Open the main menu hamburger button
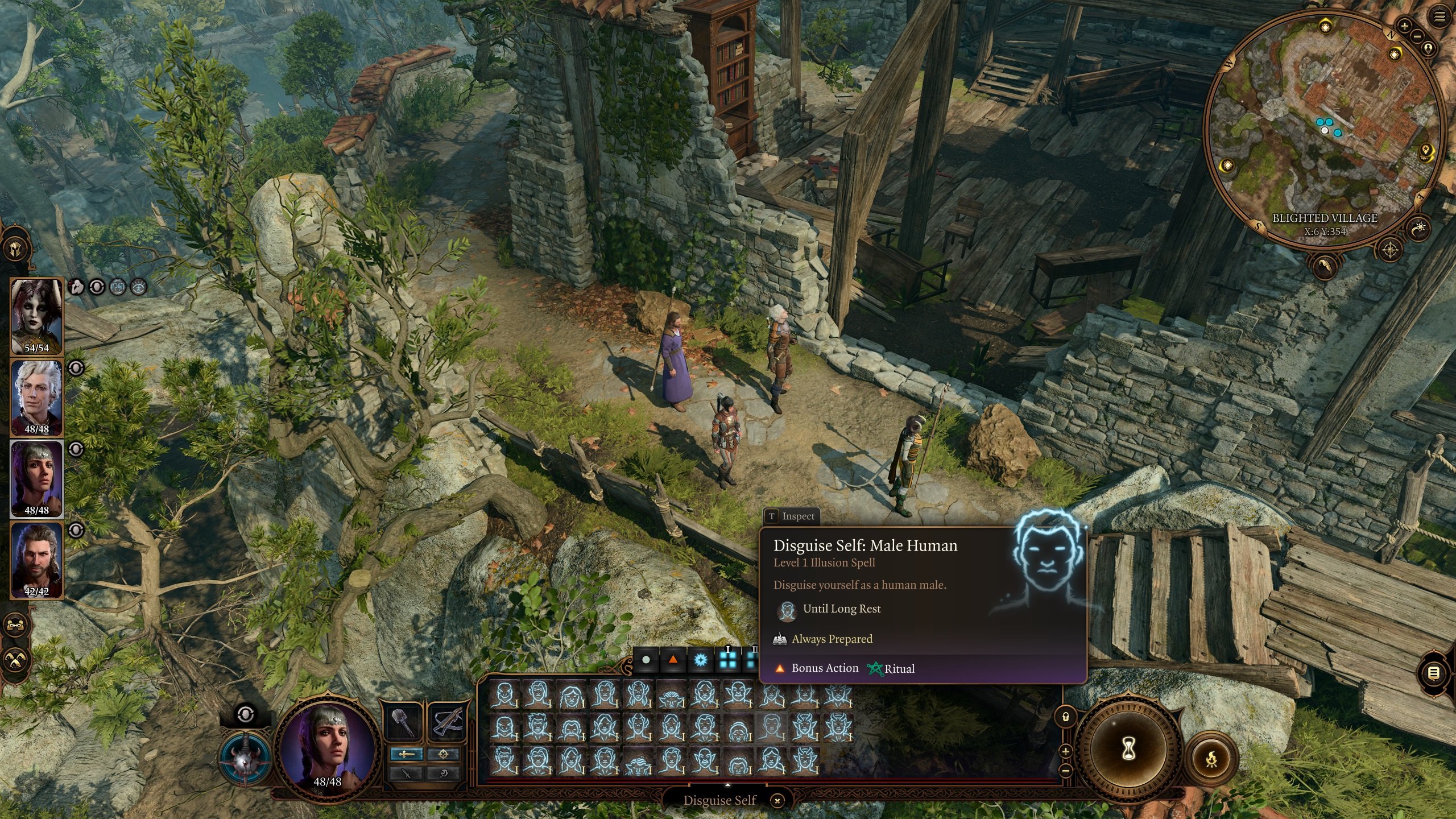 [x=1440, y=17]
